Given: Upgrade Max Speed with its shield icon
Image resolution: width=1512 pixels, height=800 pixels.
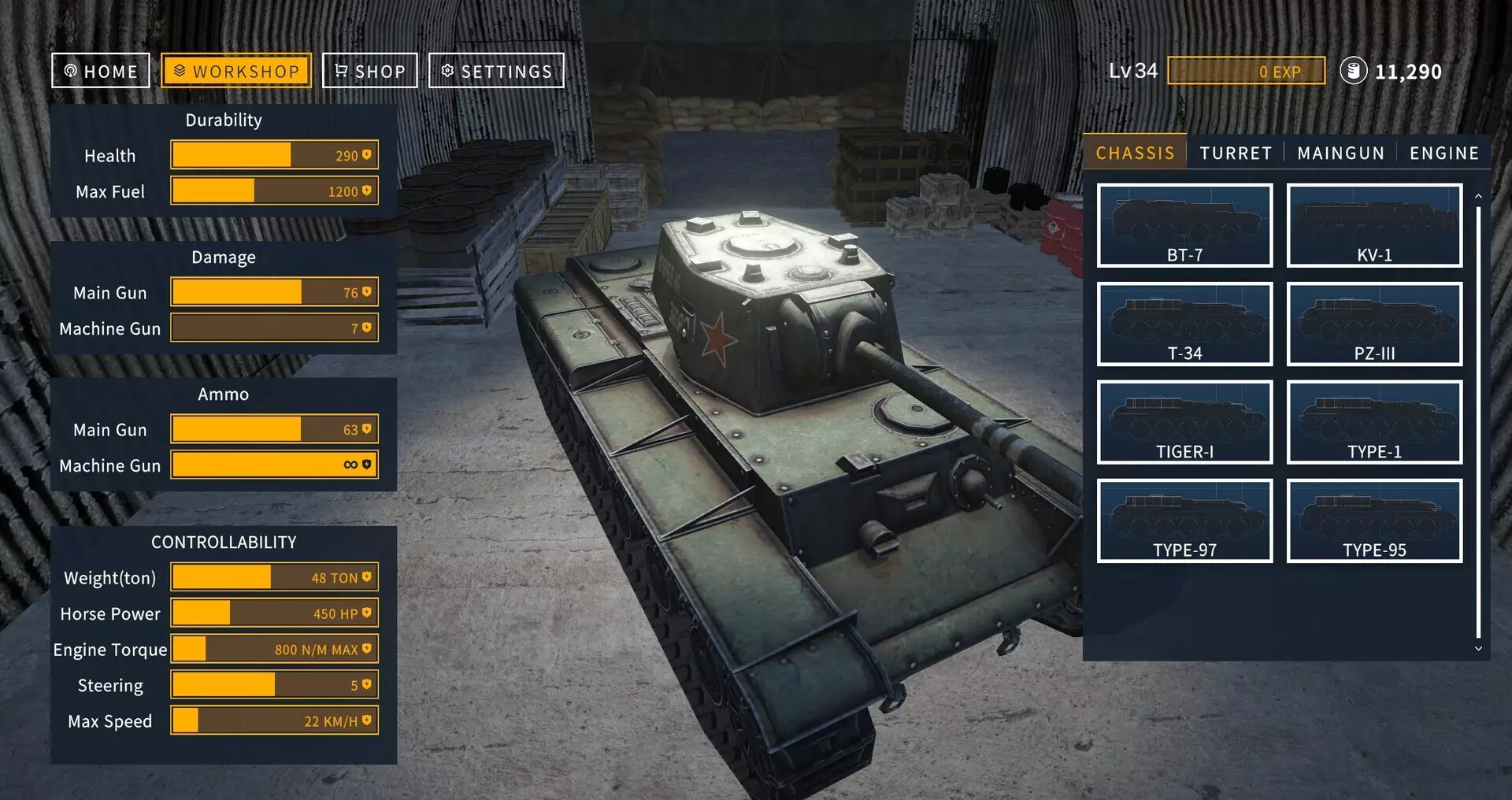Looking at the screenshot, I should (x=365, y=720).
